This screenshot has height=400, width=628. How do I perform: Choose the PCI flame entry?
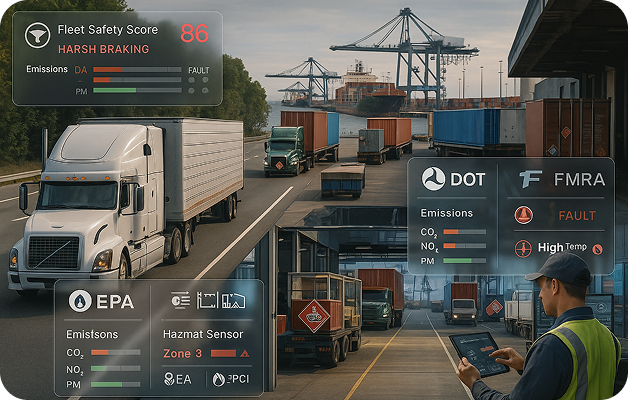230,379
